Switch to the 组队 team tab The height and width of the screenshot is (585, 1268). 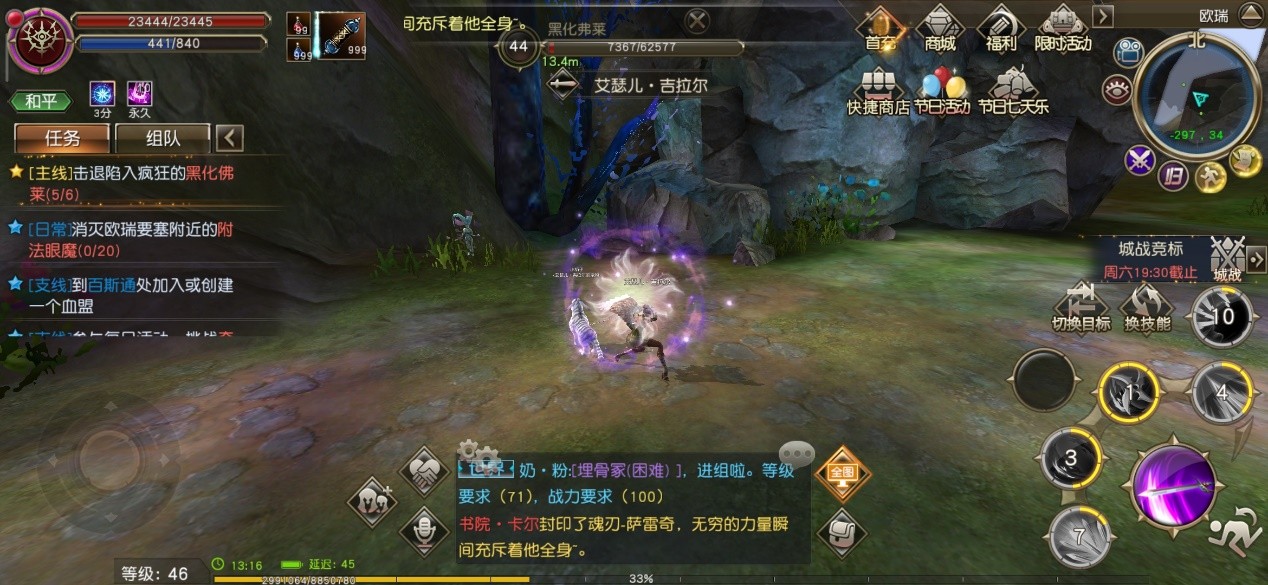pyautogui.click(x=163, y=138)
